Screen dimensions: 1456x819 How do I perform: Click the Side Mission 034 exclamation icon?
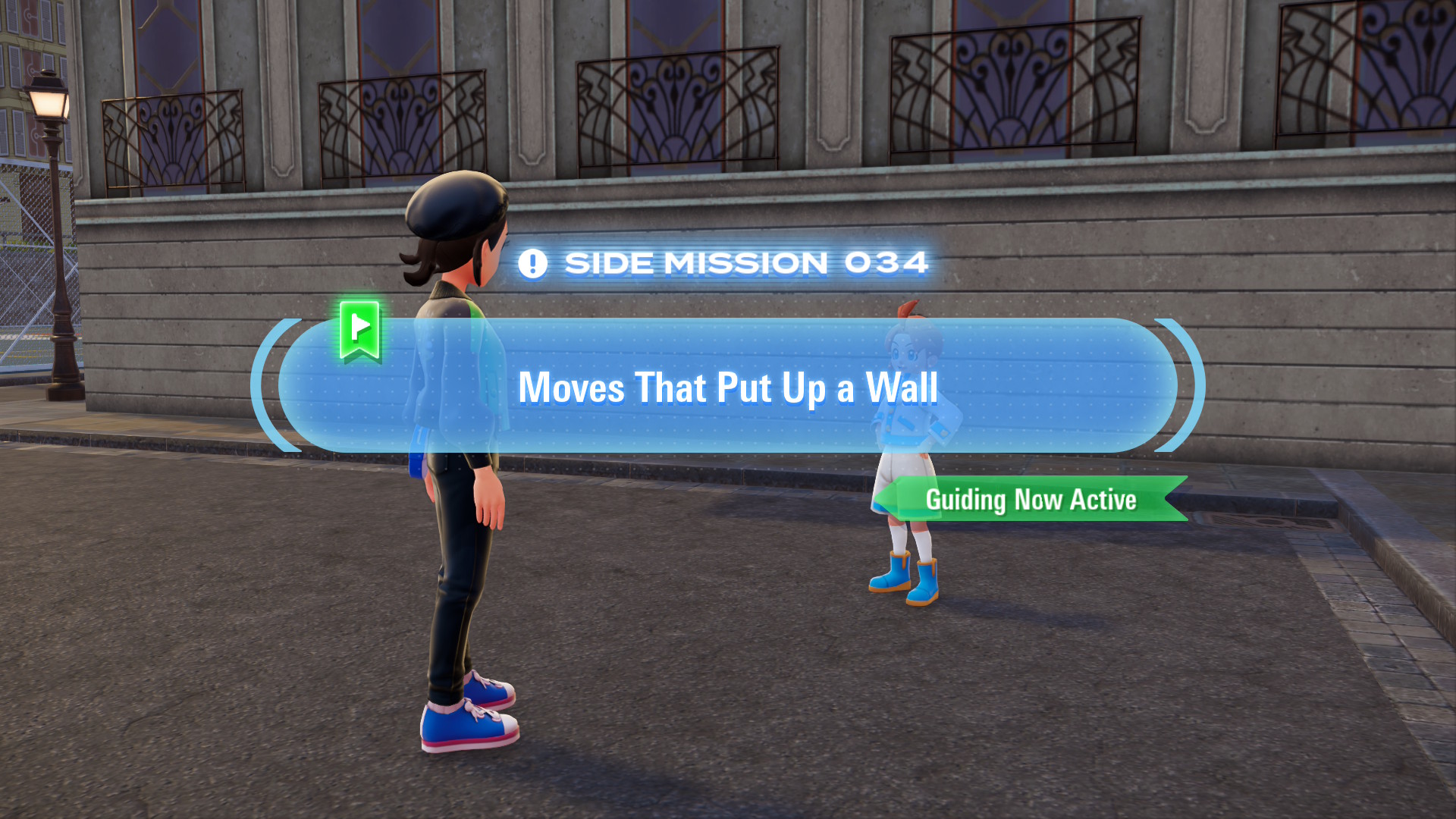[x=532, y=264]
